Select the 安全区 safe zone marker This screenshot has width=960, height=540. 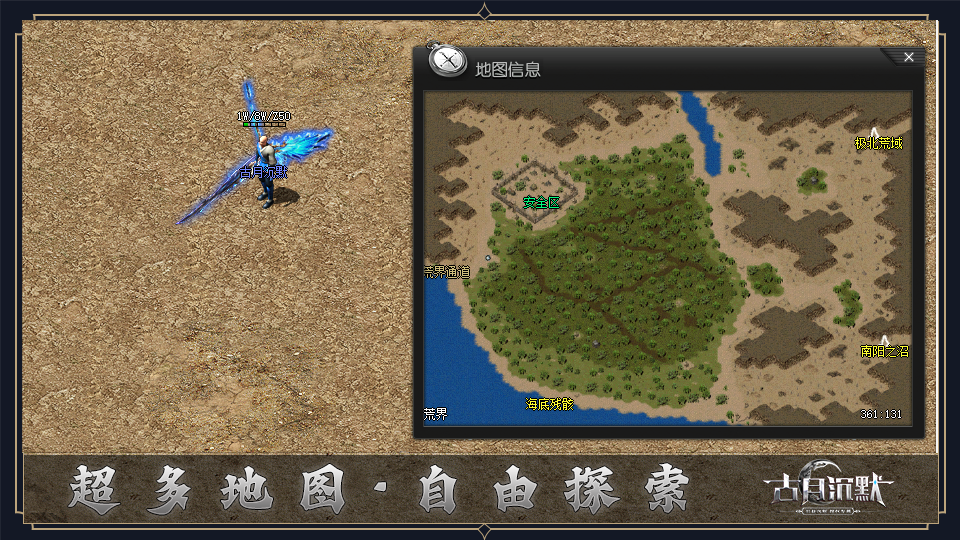(541, 202)
